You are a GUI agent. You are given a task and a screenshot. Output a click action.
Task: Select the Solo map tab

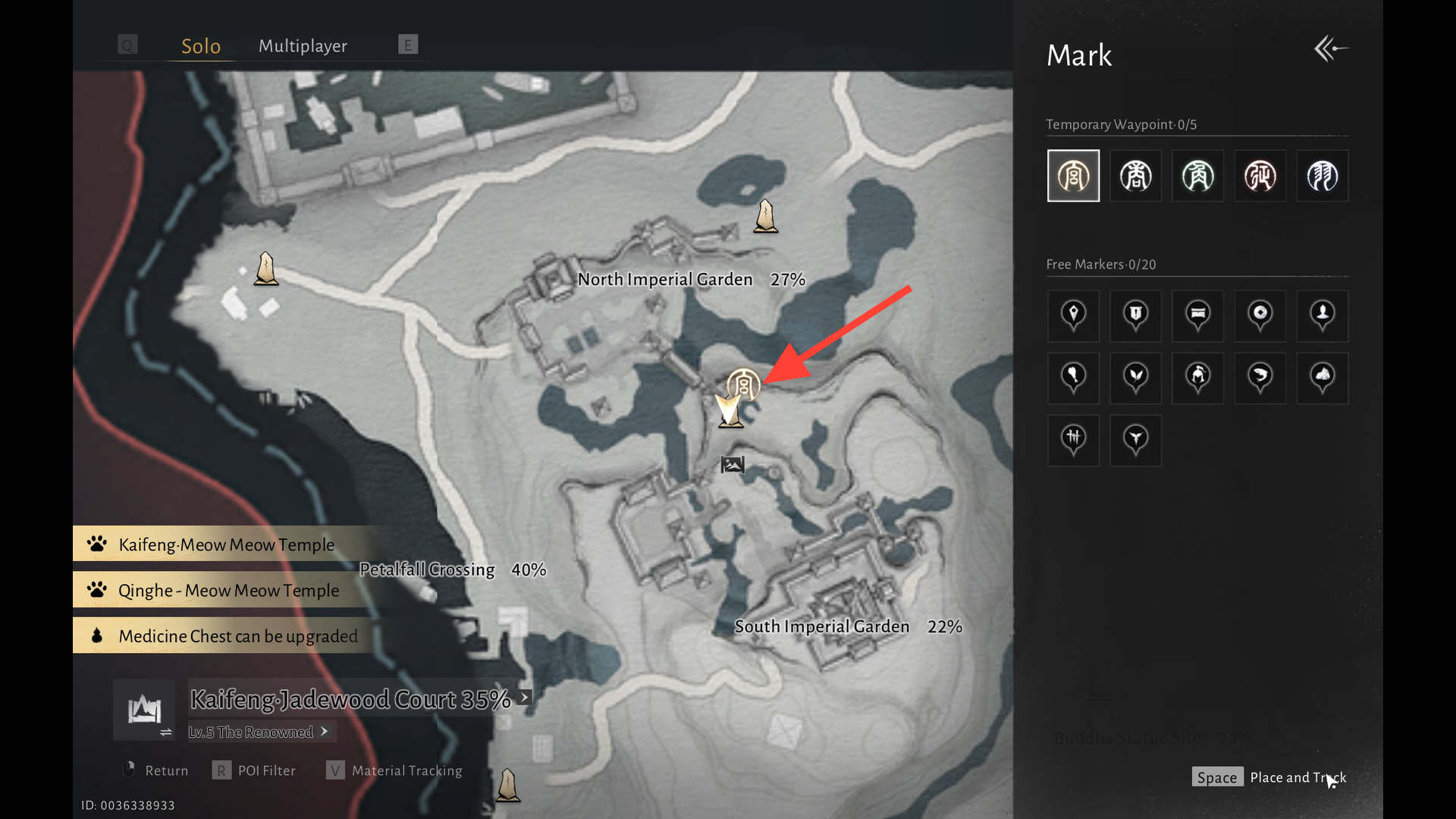(201, 46)
